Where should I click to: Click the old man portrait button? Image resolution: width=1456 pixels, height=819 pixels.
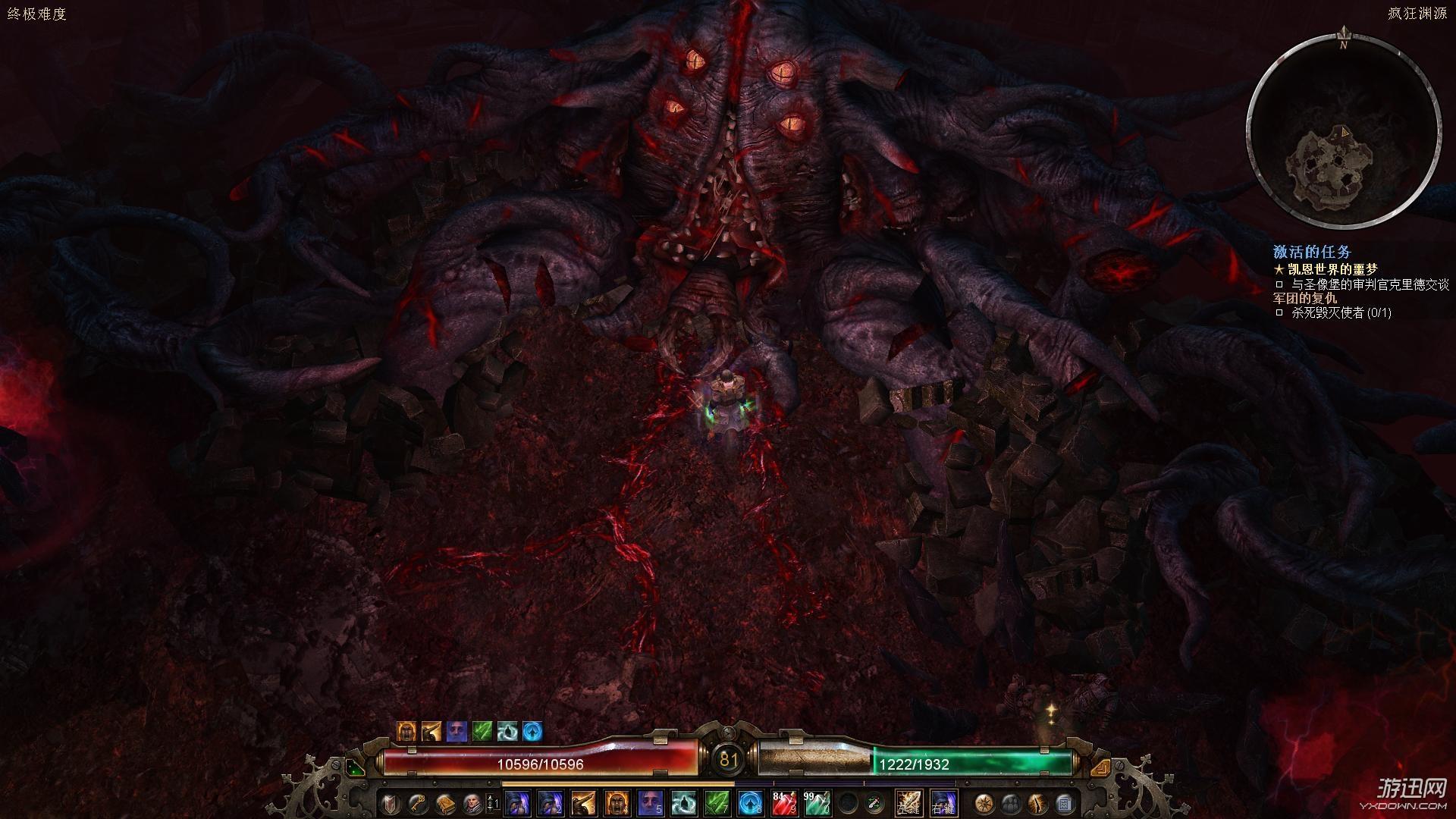[x=472, y=803]
